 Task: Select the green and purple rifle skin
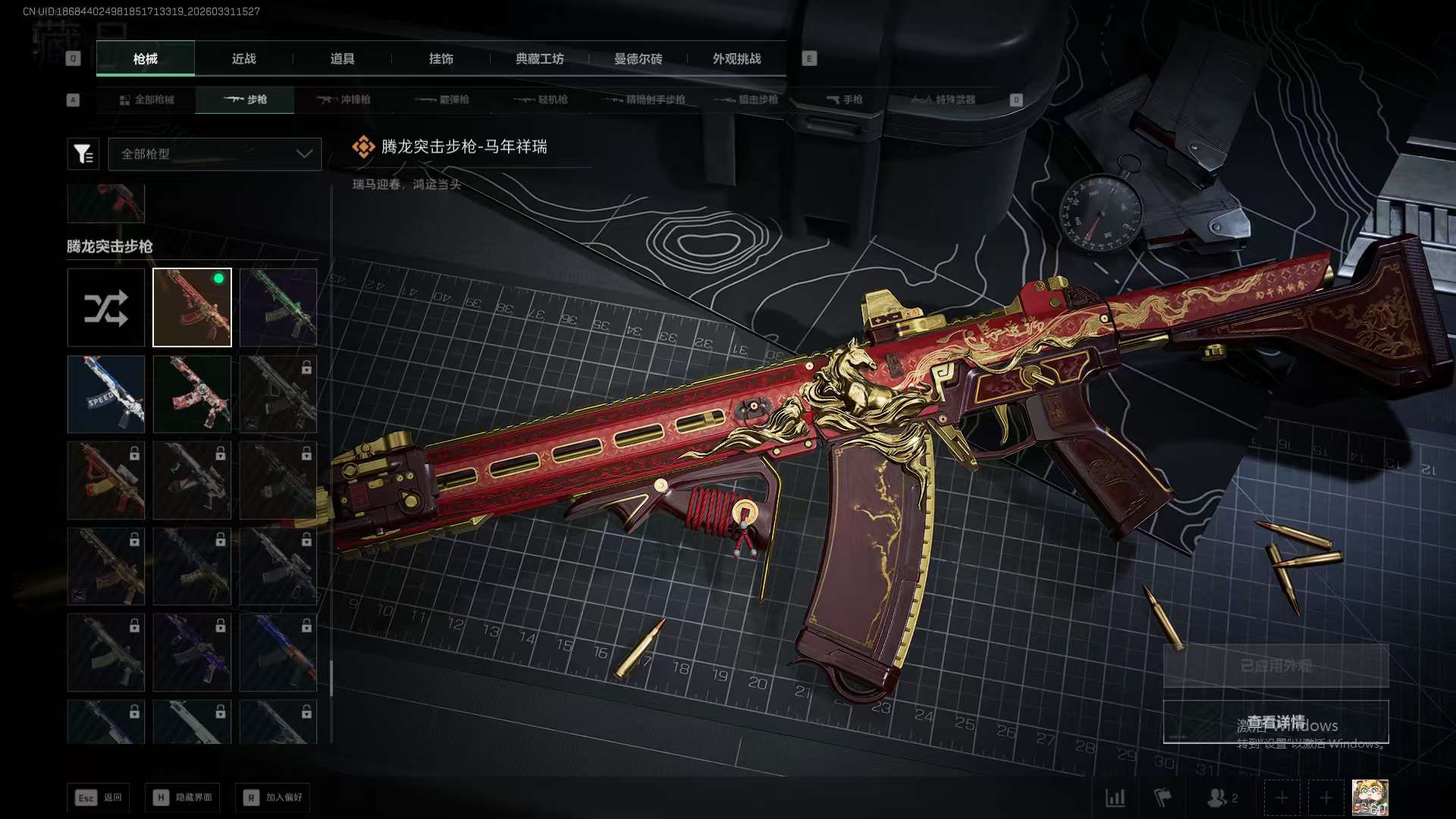tap(278, 308)
